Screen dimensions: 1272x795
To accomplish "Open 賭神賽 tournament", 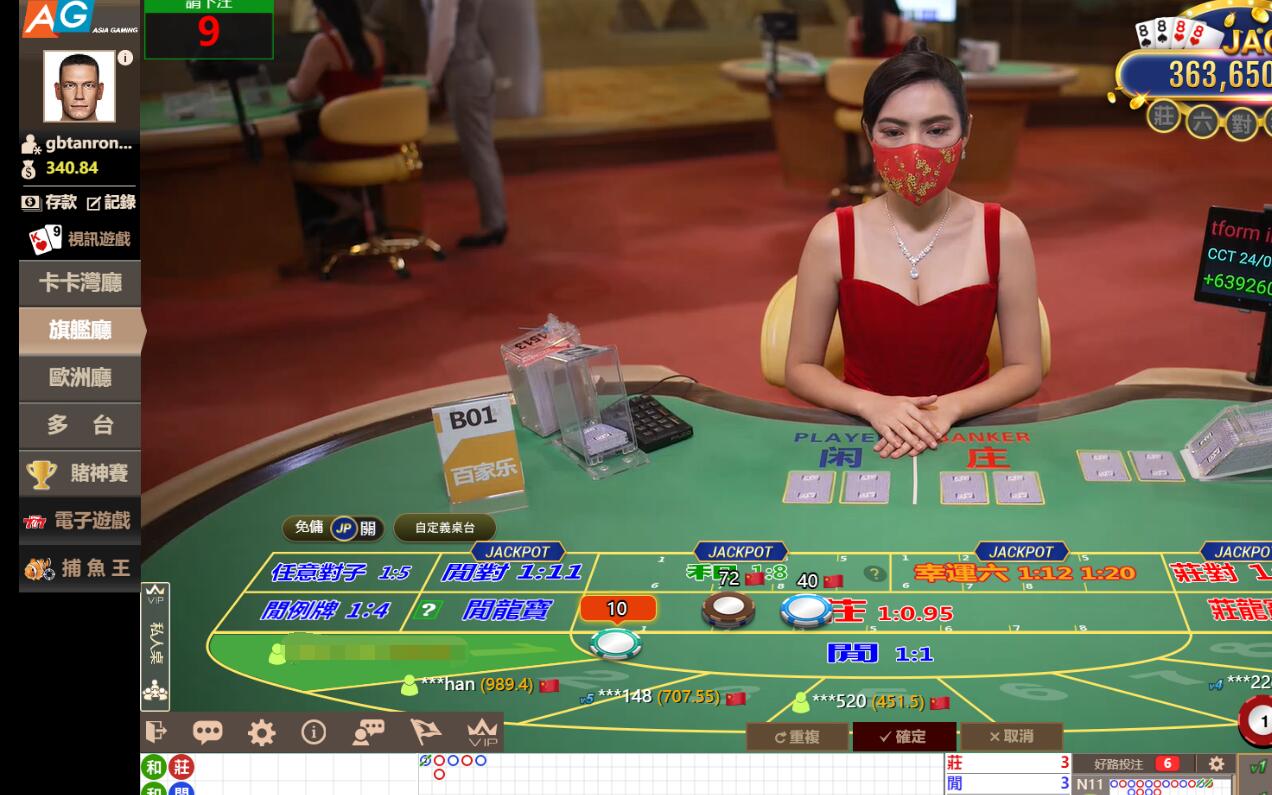I will pos(79,473).
